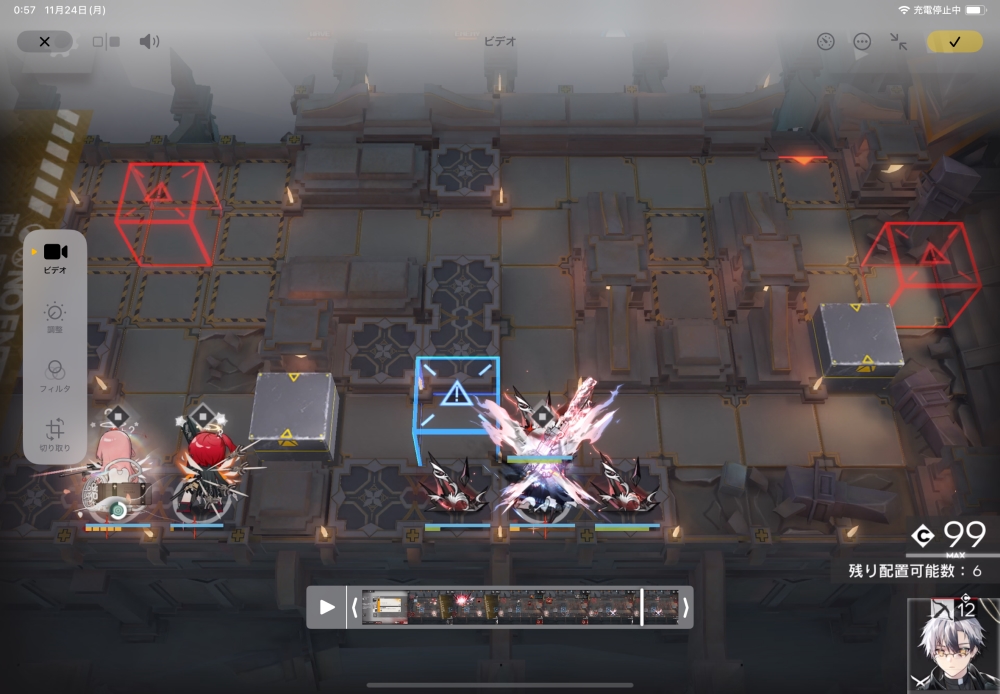Image resolution: width=1000 pixels, height=694 pixels.
Task: Open the playback speed dial control
Action: tap(825, 42)
